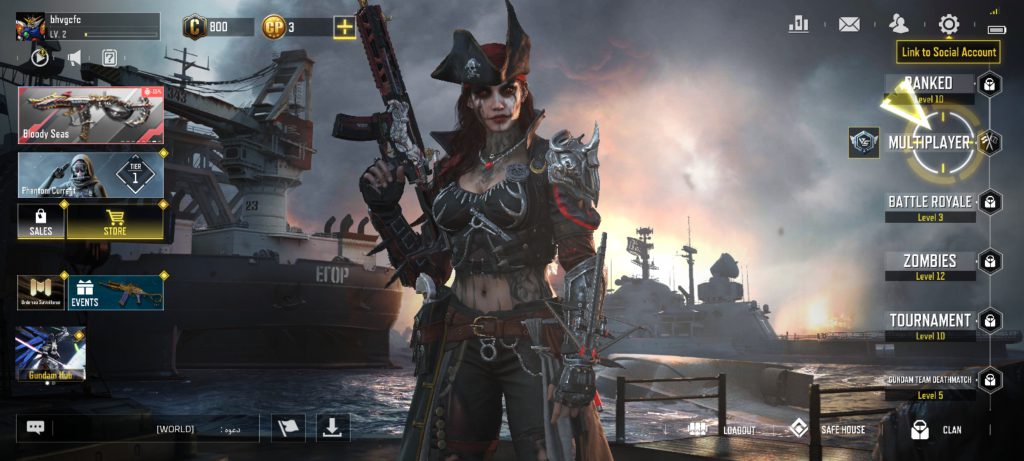Open the Tournament mode
The image size is (1024, 461).
930,321
